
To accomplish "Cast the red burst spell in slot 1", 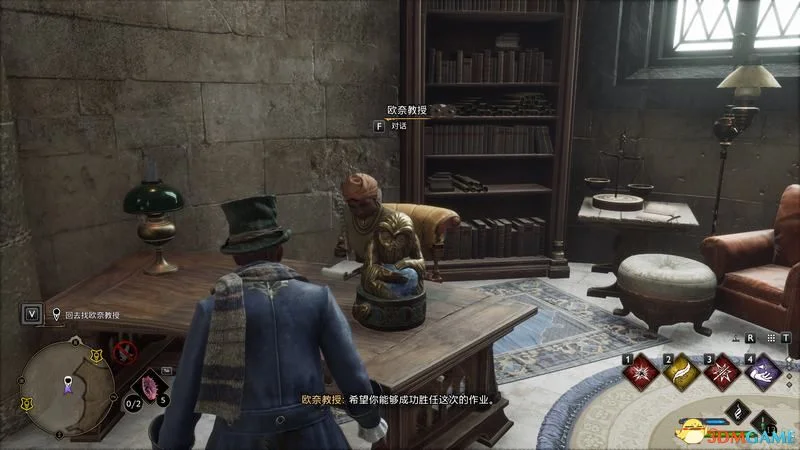I will pyautogui.click(x=639, y=373).
